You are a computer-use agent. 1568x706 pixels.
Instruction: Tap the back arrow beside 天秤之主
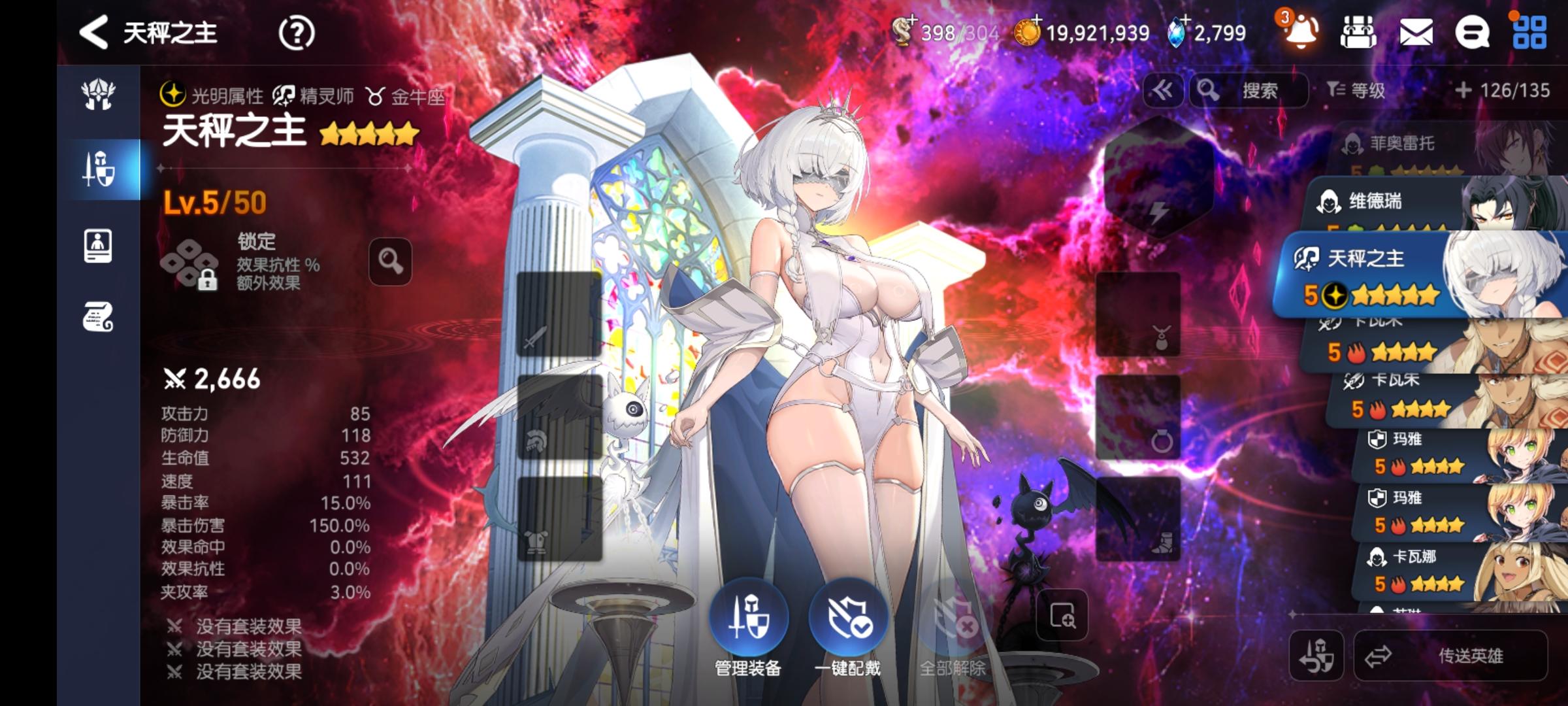tap(95, 33)
